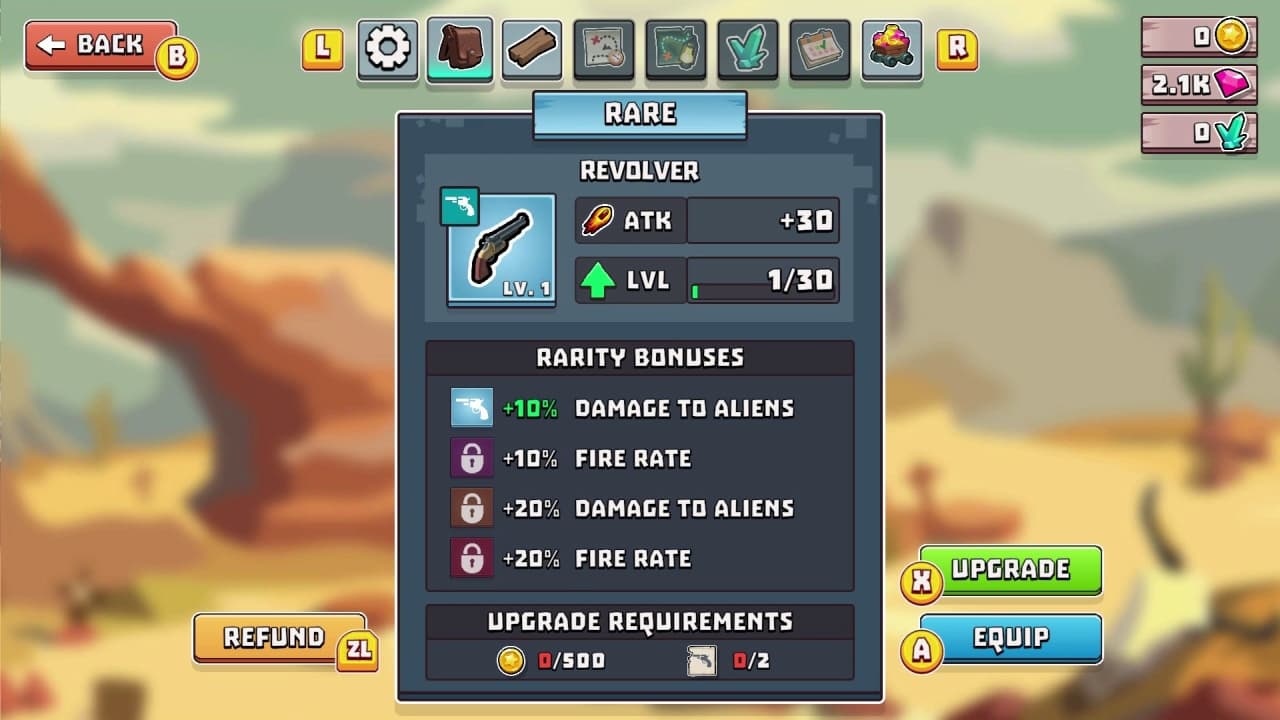Click the locked +20% Damage padlock
Image resolution: width=1280 pixels, height=720 pixels.
[x=471, y=508]
